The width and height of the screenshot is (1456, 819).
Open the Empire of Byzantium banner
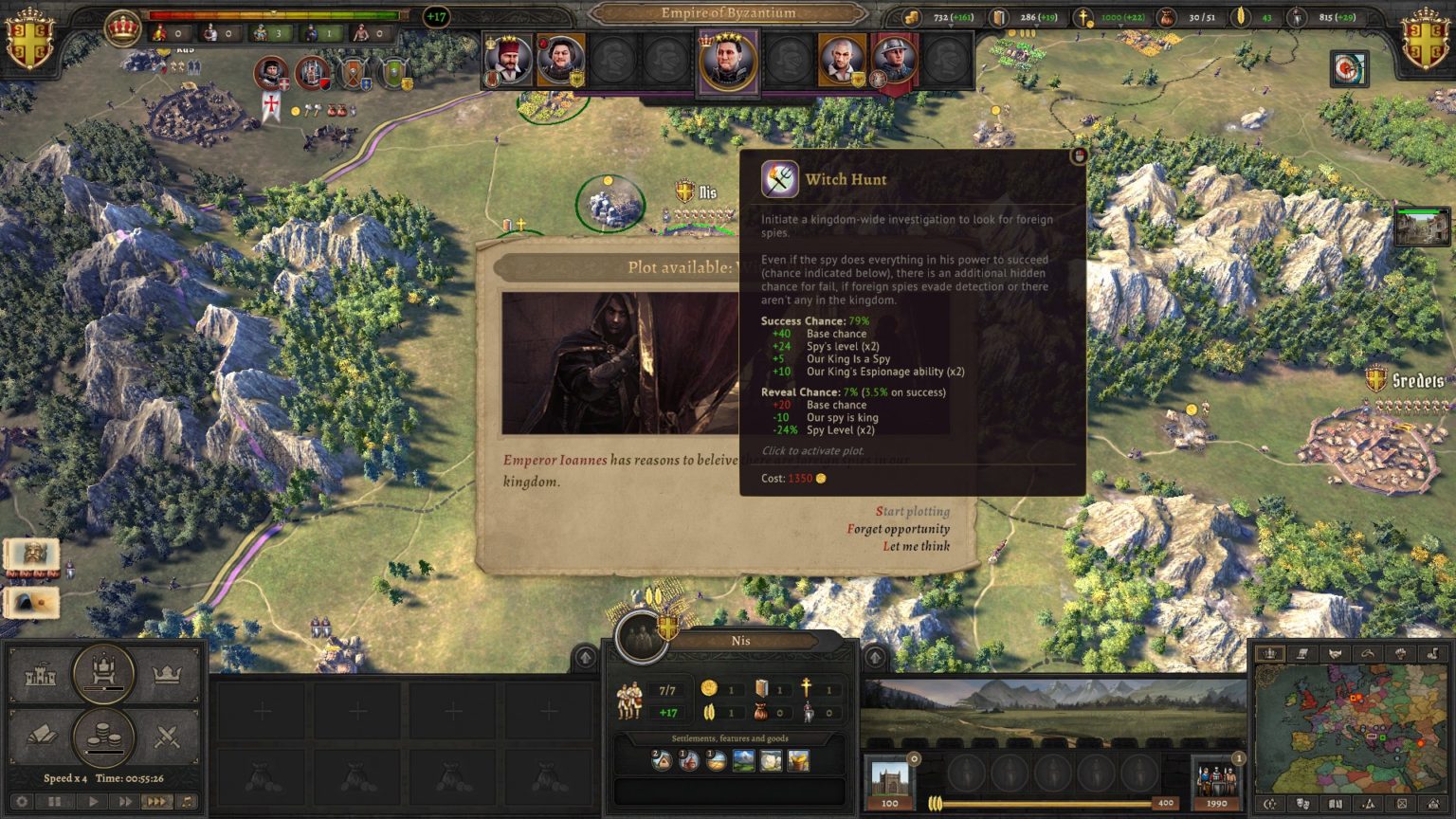[x=721, y=12]
